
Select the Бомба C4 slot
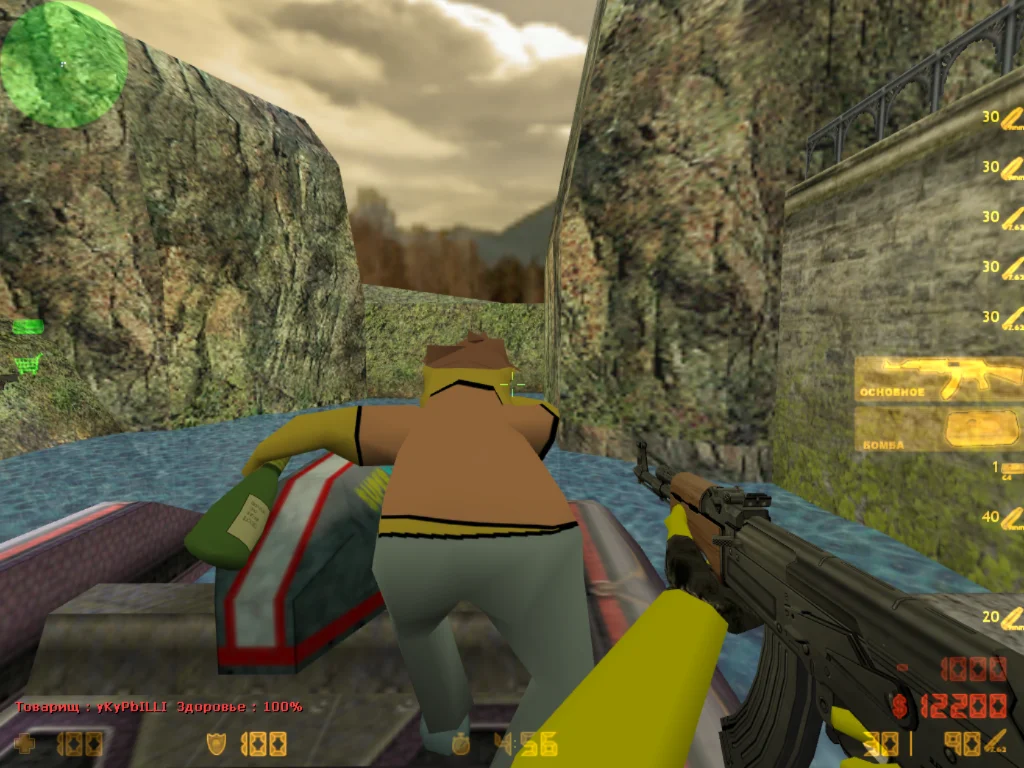[938, 430]
